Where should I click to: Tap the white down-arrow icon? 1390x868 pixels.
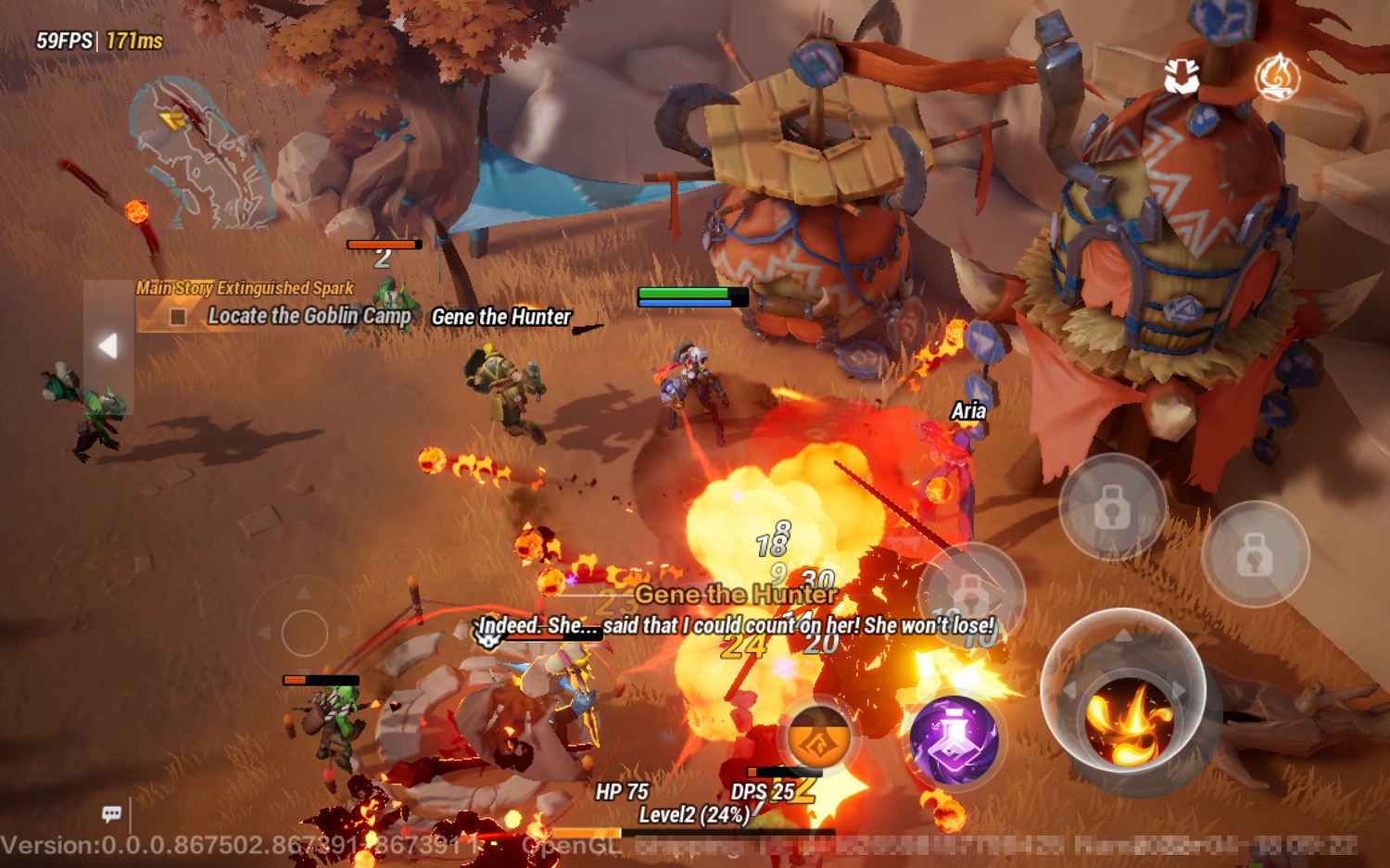(x=1181, y=78)
